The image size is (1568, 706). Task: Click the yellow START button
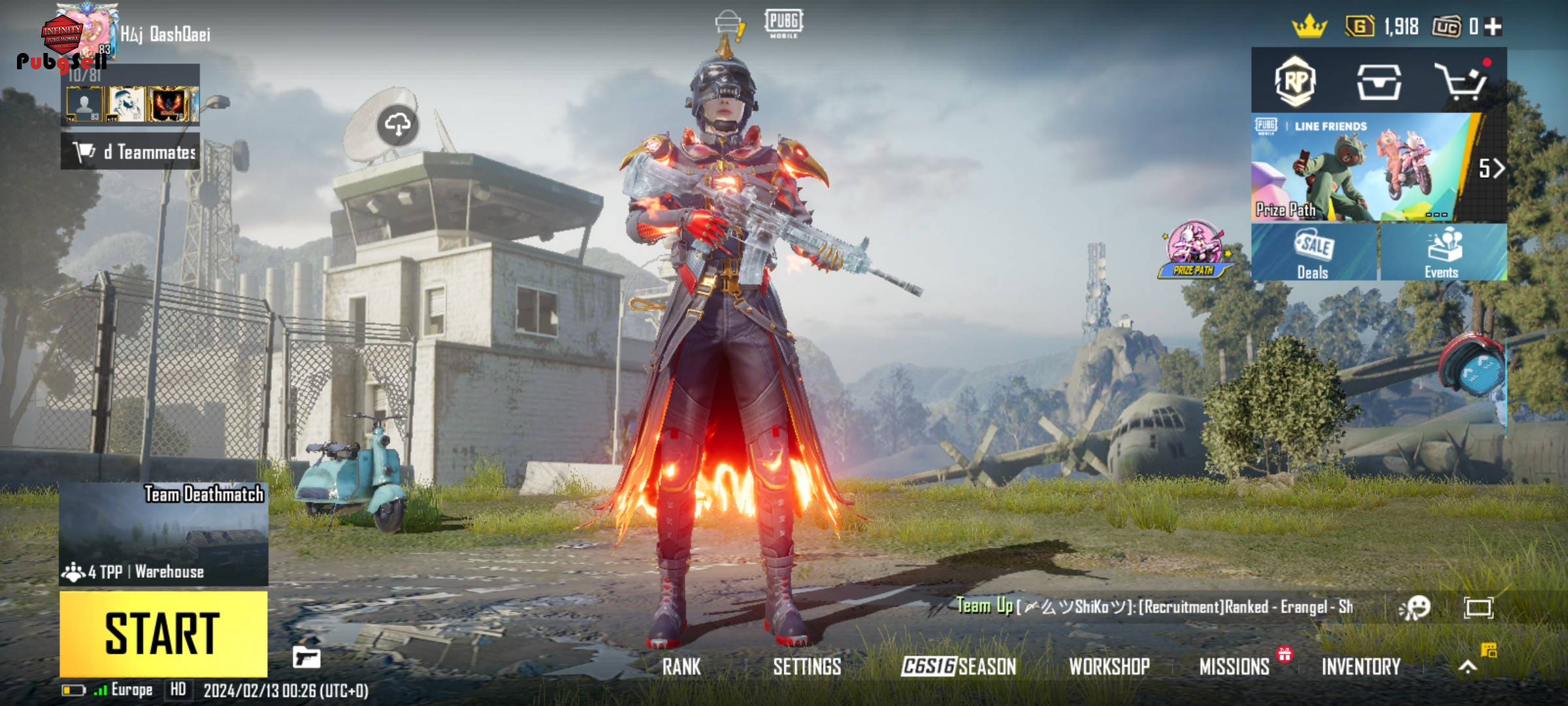(163, 633)
